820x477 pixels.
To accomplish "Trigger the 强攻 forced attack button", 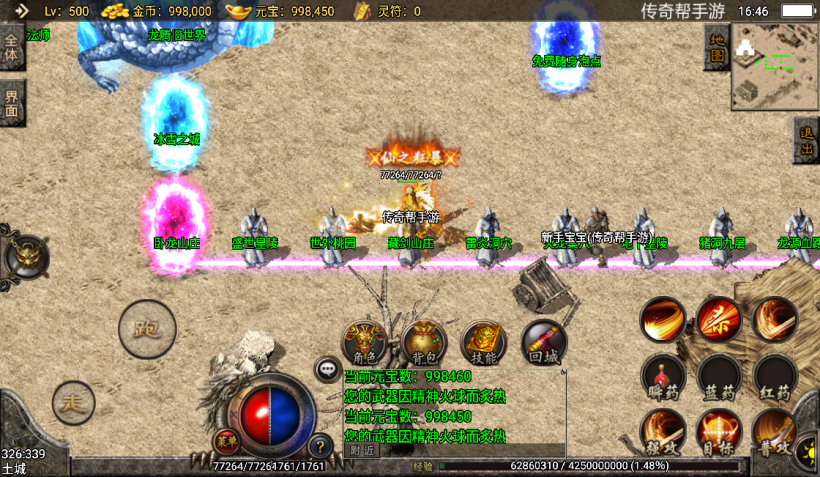I will tap(662, 431).
